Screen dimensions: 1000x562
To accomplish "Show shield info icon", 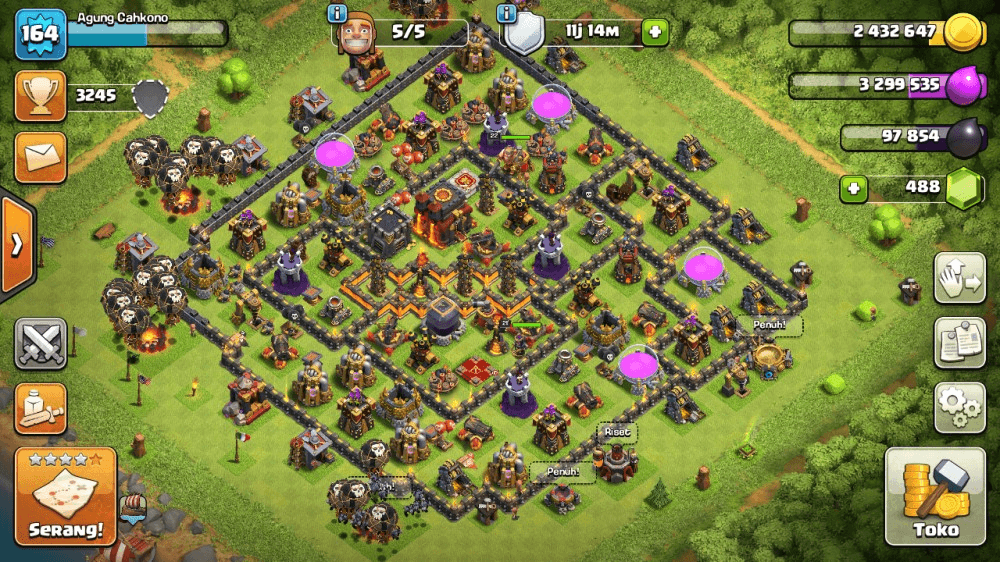I will 508,14.
